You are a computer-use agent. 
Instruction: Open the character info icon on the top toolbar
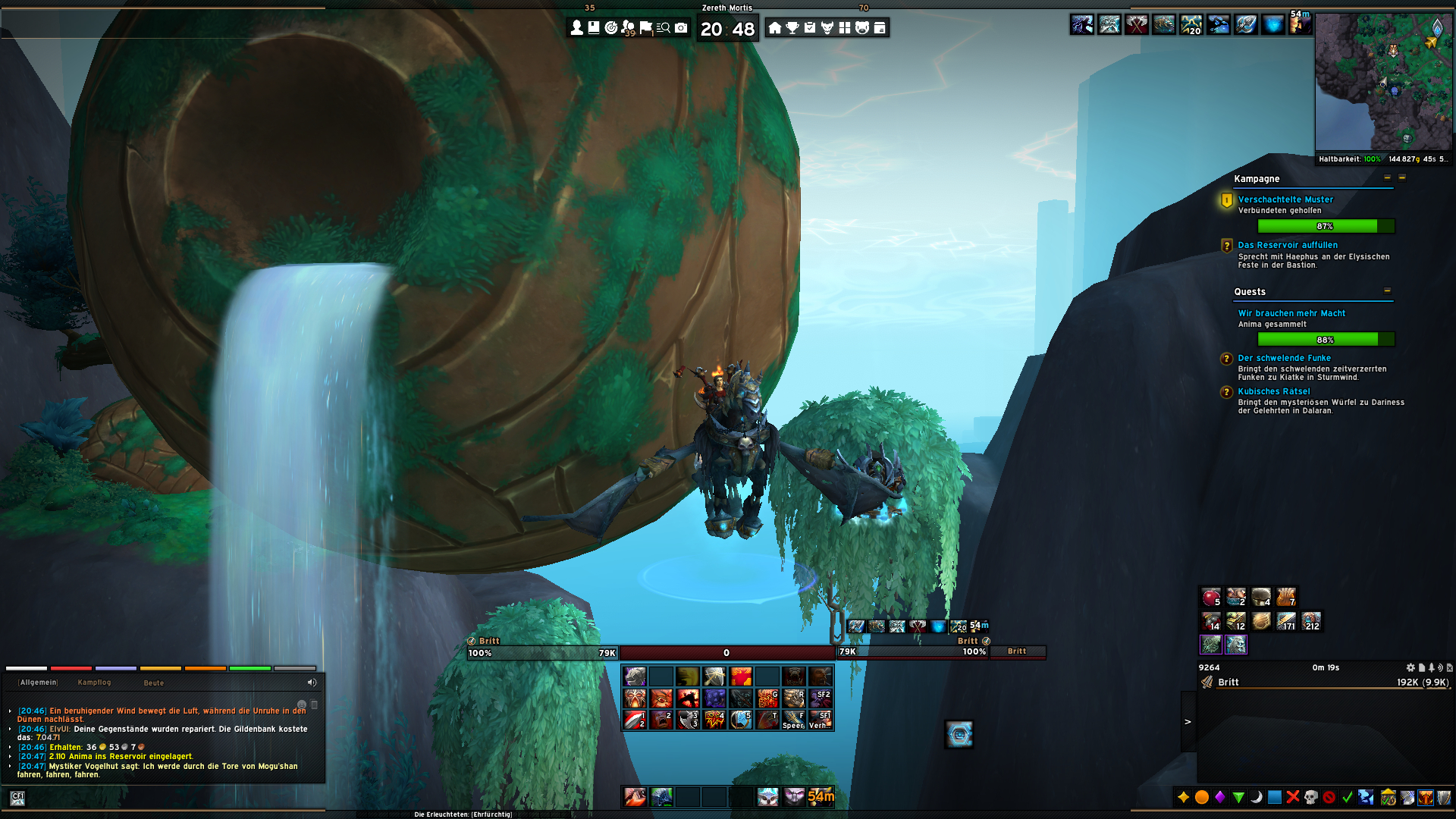[x=576, y=28]
